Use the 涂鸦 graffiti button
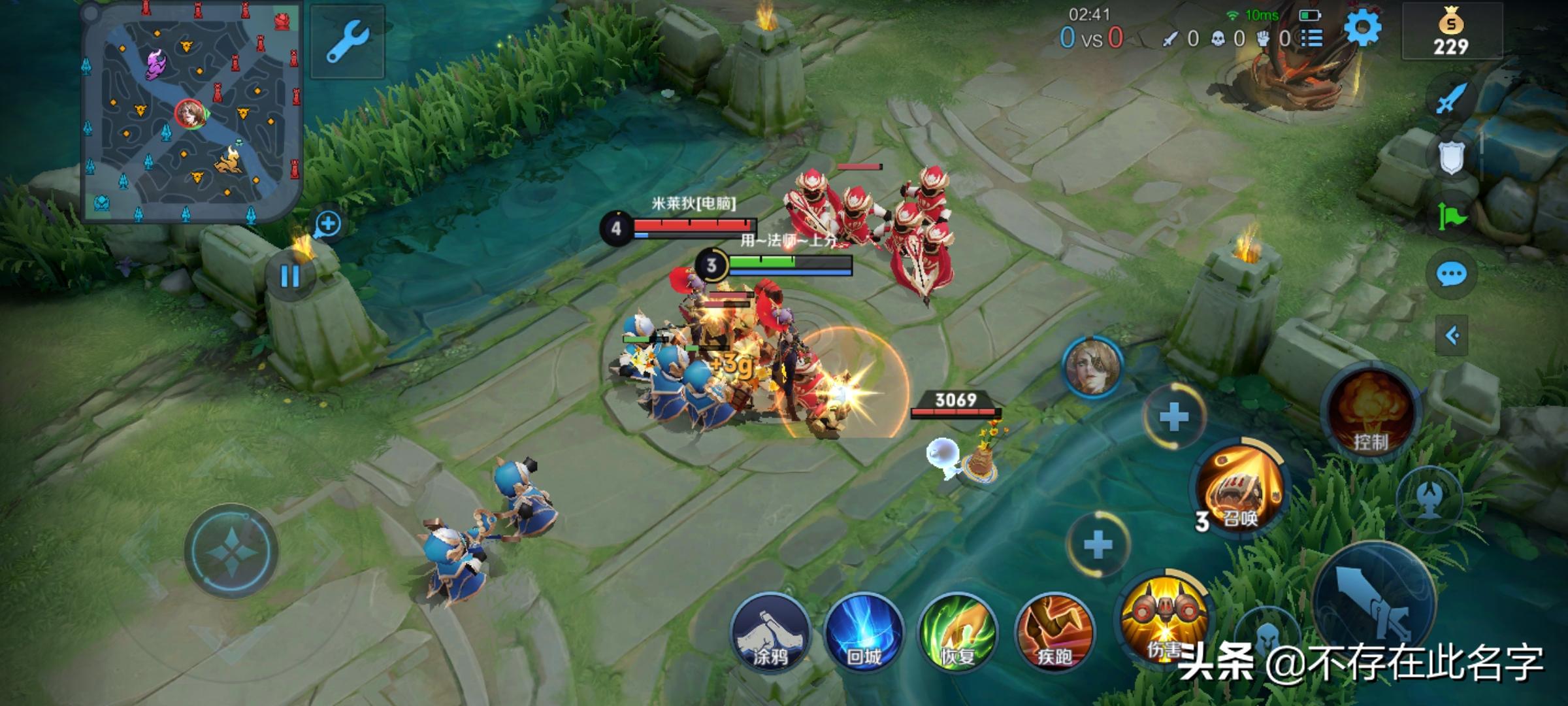The height and width of the screenshot is (706, 1568). [x=770, y=633]
